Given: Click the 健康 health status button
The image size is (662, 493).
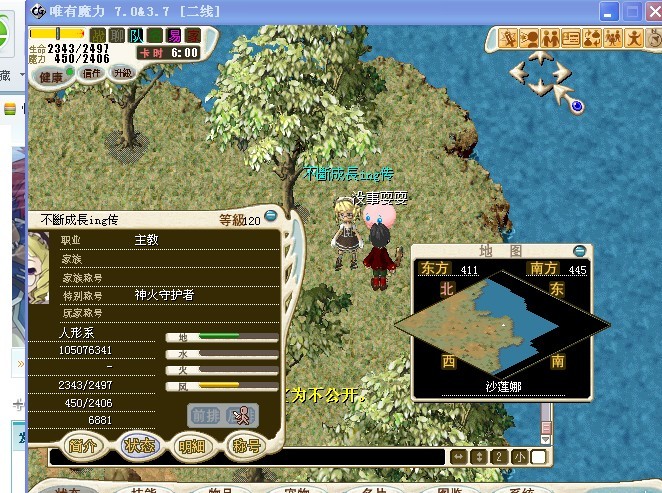Looking at the screenshot, I should point(50,75).
